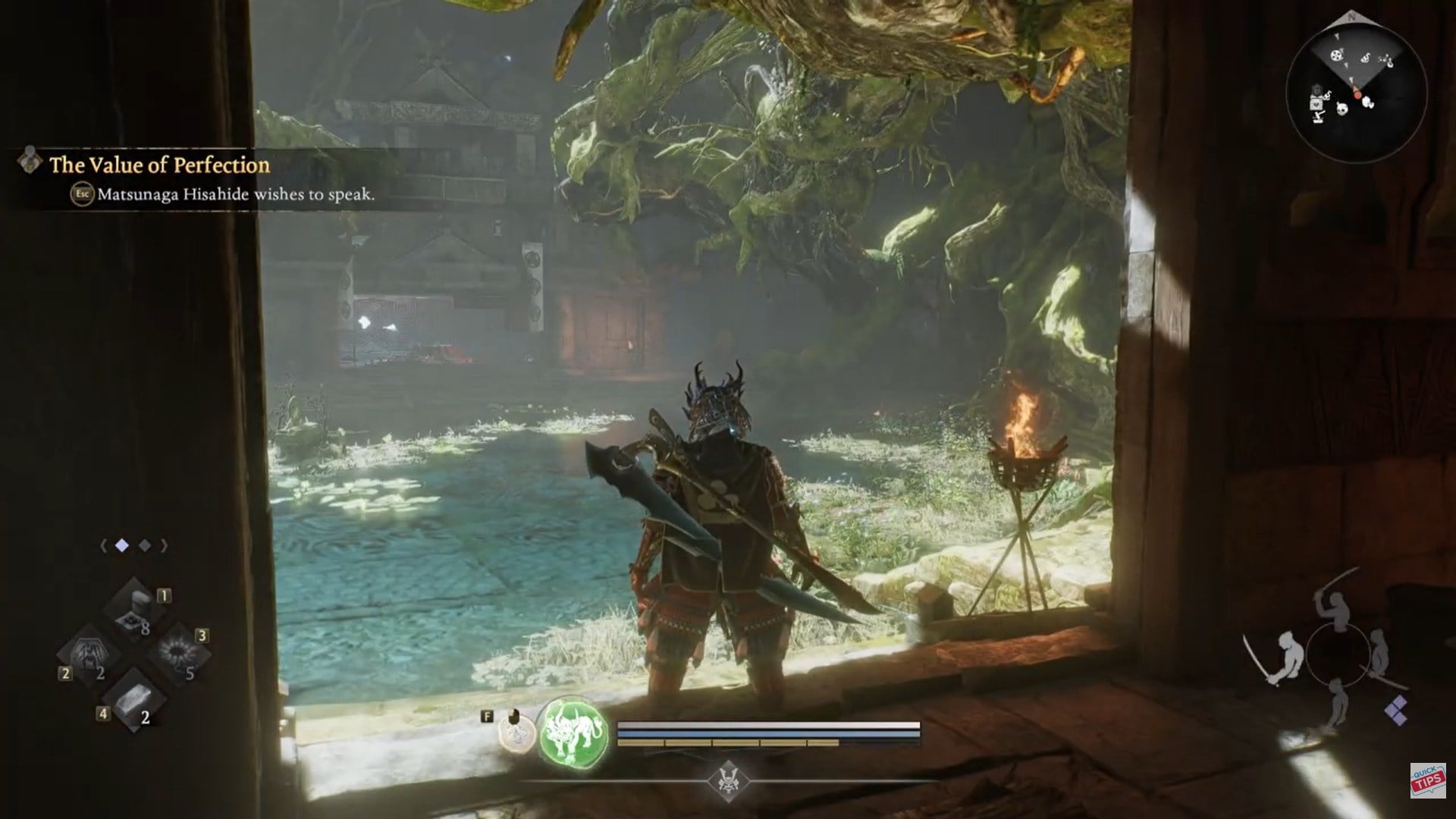Screen dimensions: 1456x819
Task: Select The Value of Perfection quest tracker
Action: tap(159, 165)
